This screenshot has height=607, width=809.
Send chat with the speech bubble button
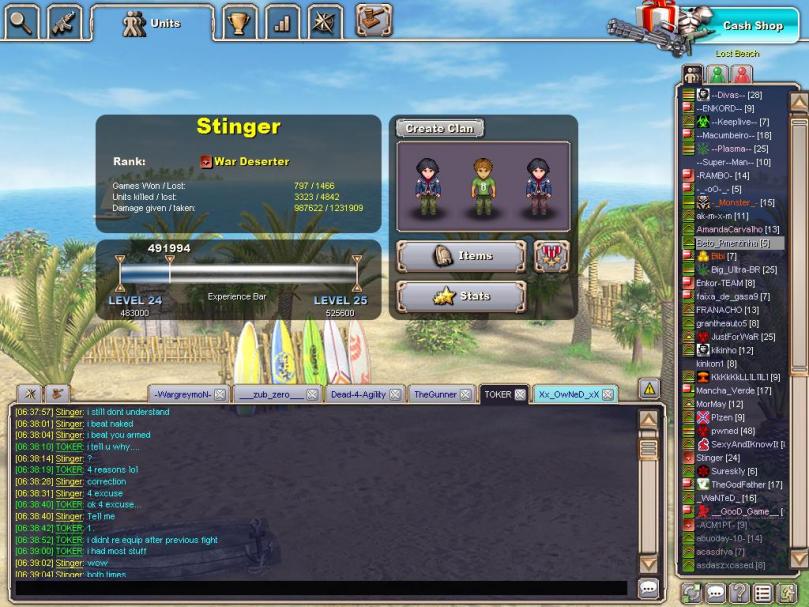pyautogui.click(x=648, y=589)
